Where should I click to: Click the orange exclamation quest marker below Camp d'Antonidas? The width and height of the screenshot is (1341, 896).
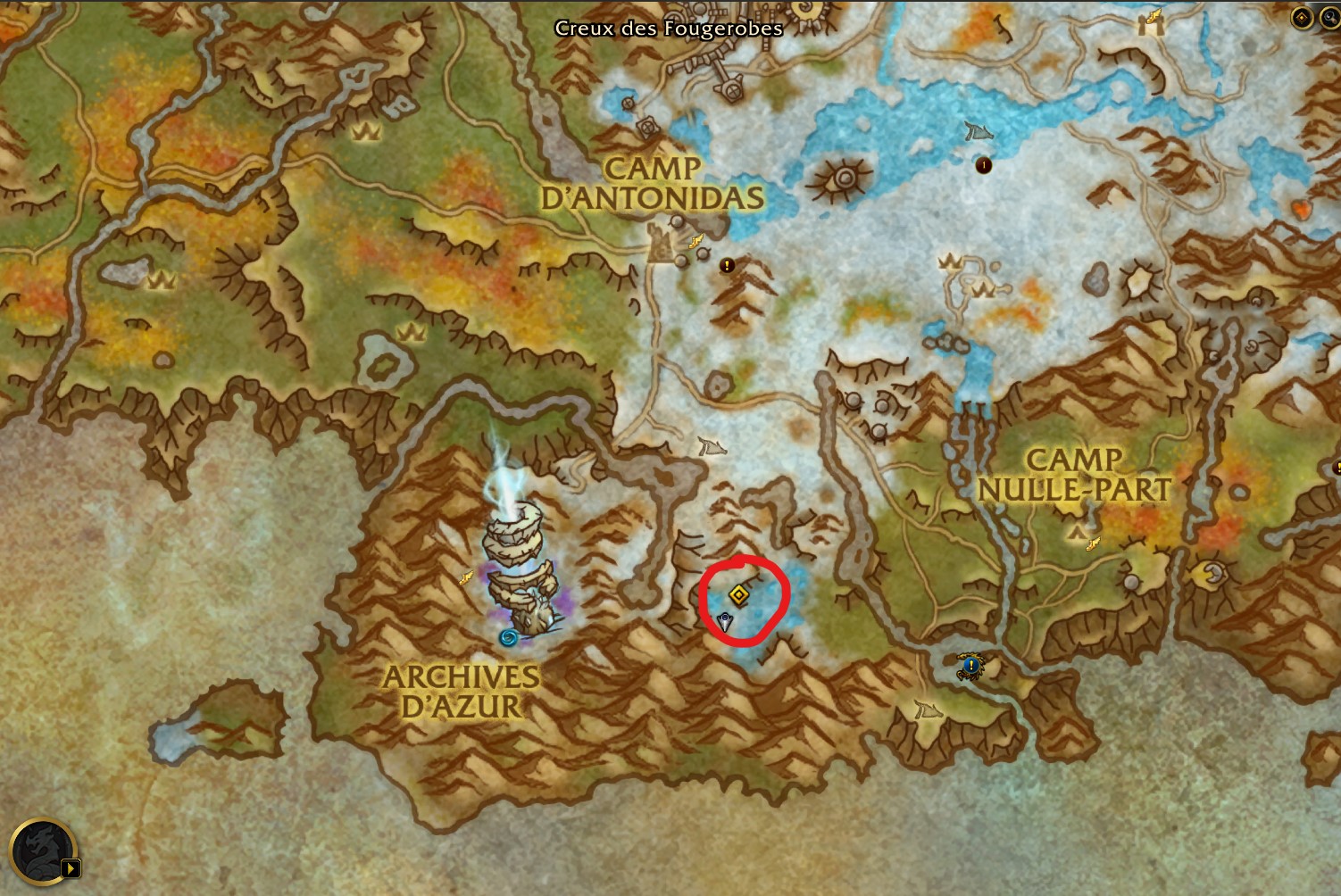[x=727, y=264]
